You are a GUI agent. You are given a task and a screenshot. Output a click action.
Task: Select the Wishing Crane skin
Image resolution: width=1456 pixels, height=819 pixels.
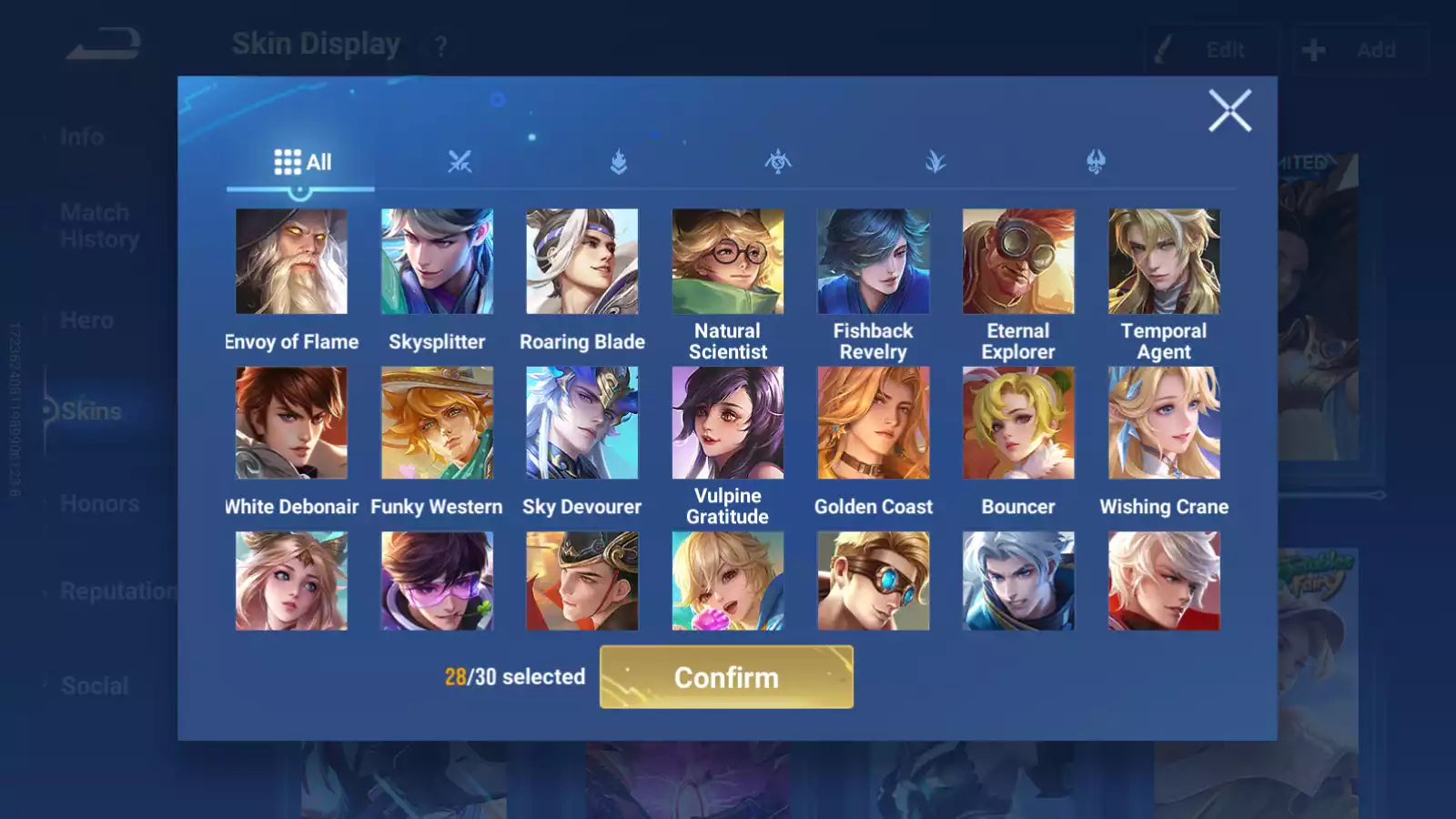coord(1164,423)
